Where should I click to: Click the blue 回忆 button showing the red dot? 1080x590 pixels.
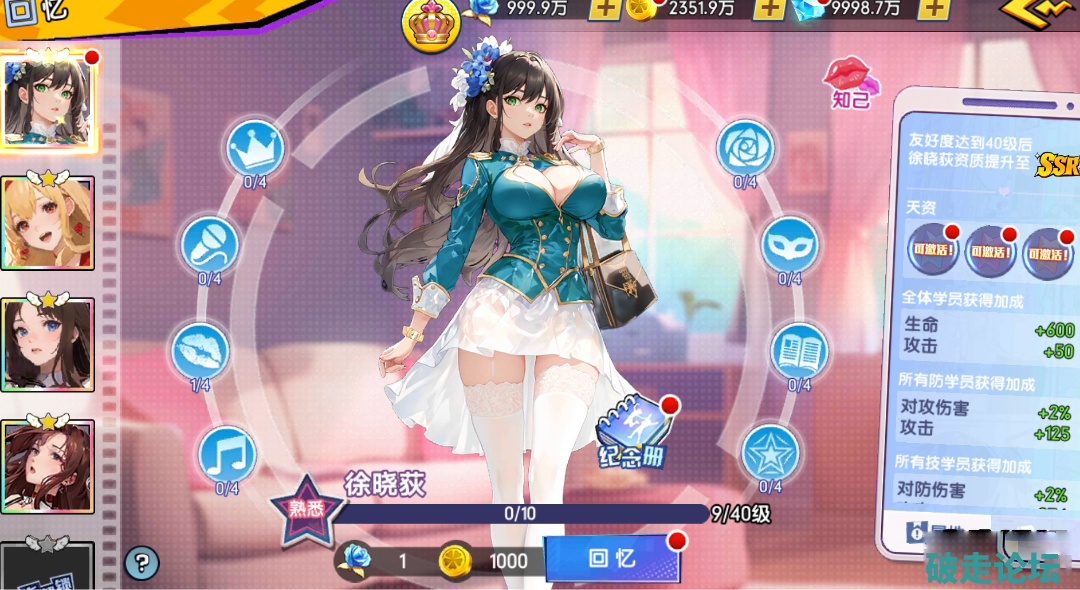612,559
